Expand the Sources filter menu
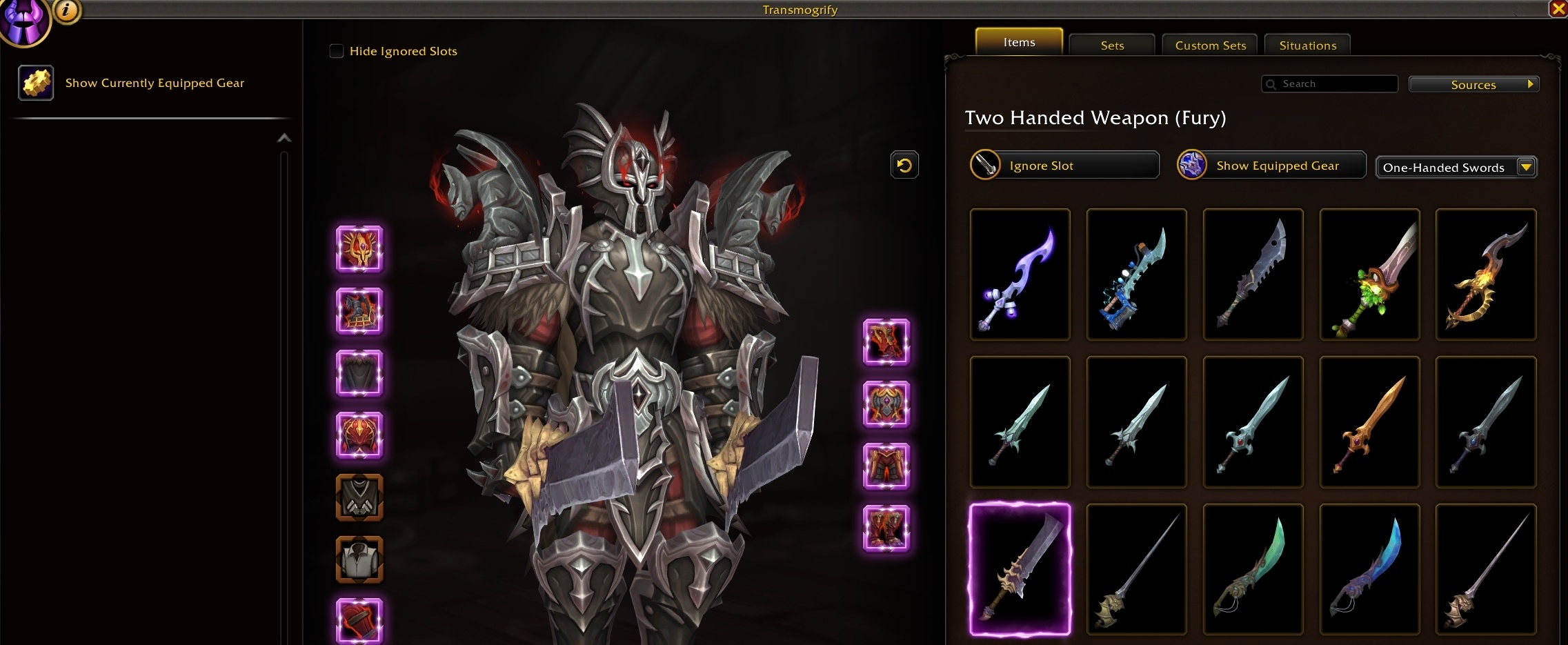 click(1473, 84)
